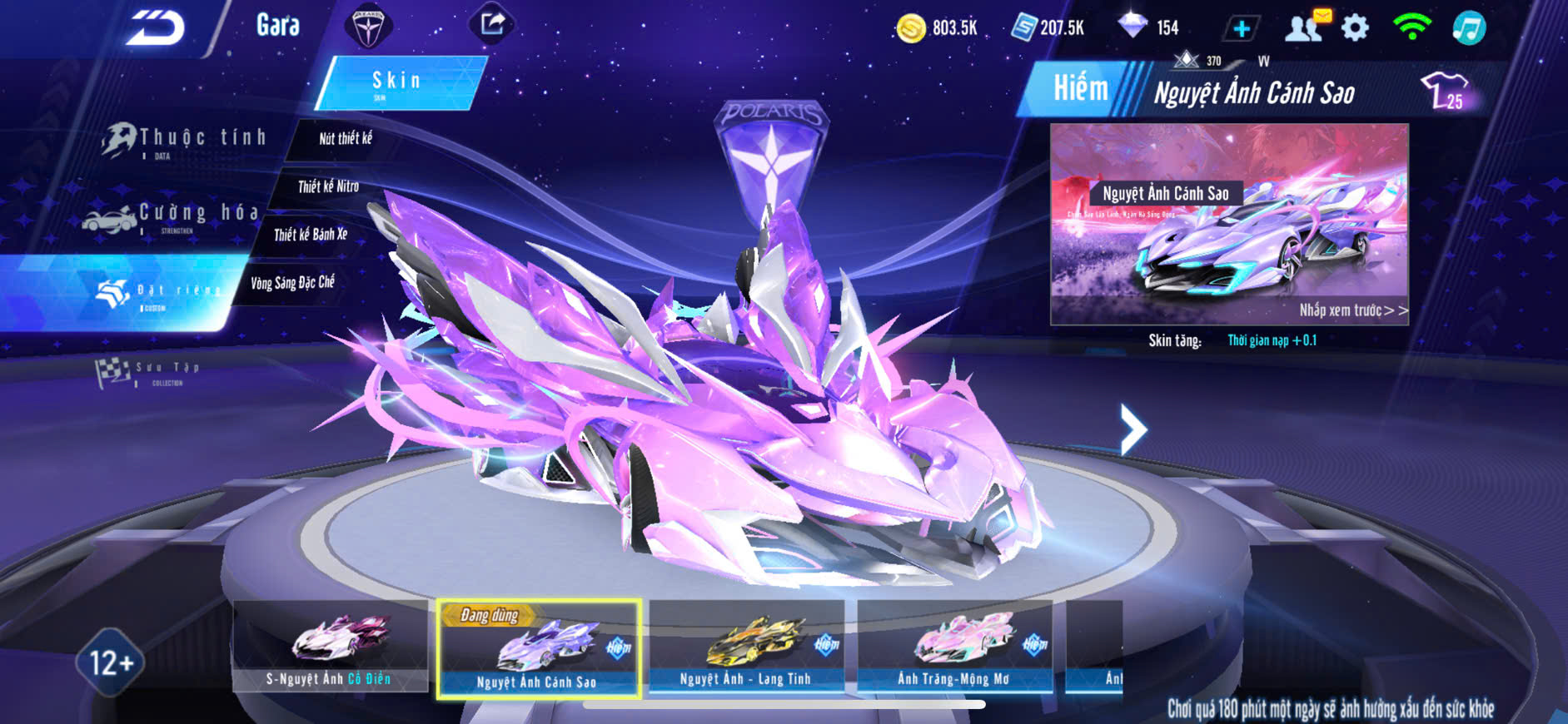
Task: Tap the music note icon
Action: tap(1469, 28)
